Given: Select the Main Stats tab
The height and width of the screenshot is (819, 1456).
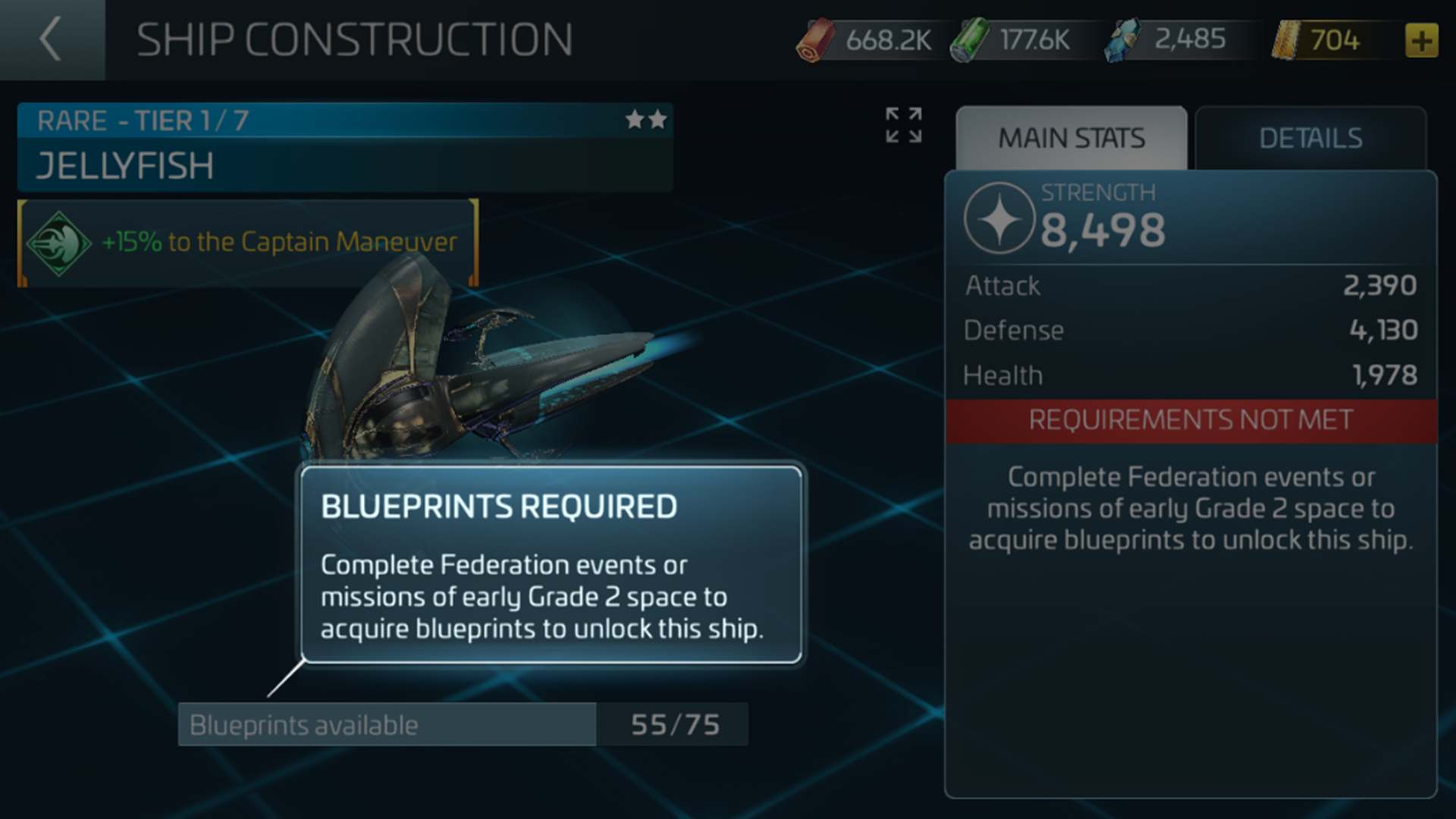Looking at the screenshot, I should click(x=1074, y=137).
